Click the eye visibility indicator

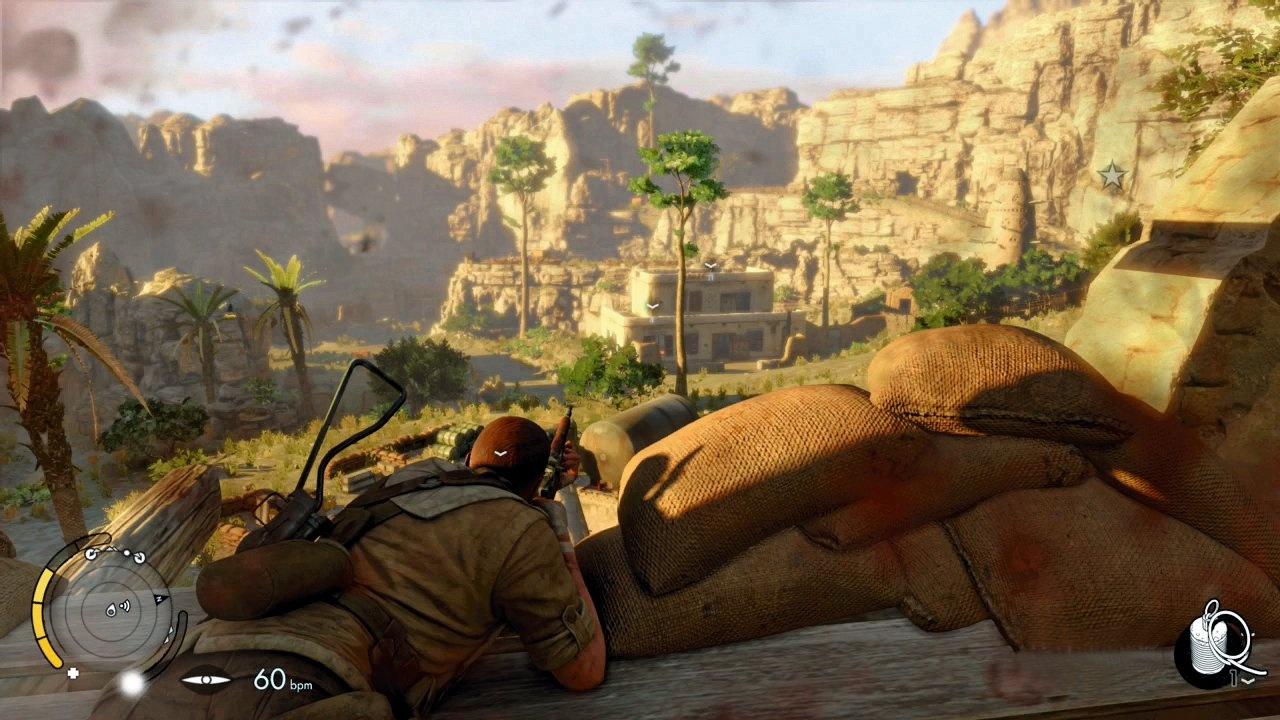pyautogui.click(x=206, y=680)
